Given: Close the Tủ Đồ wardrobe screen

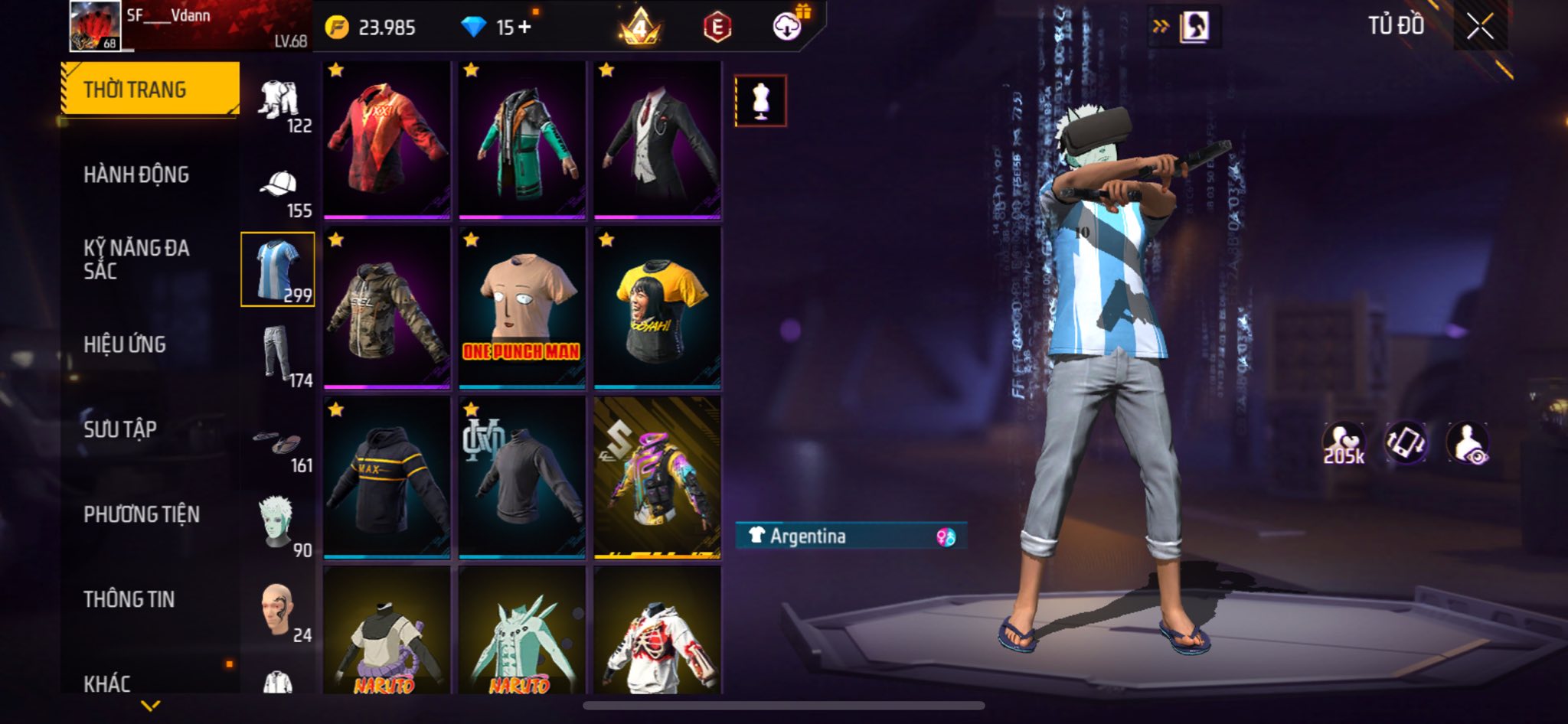Looking at the screenshot, I should pyautogui.click(x=1480, y=27).
